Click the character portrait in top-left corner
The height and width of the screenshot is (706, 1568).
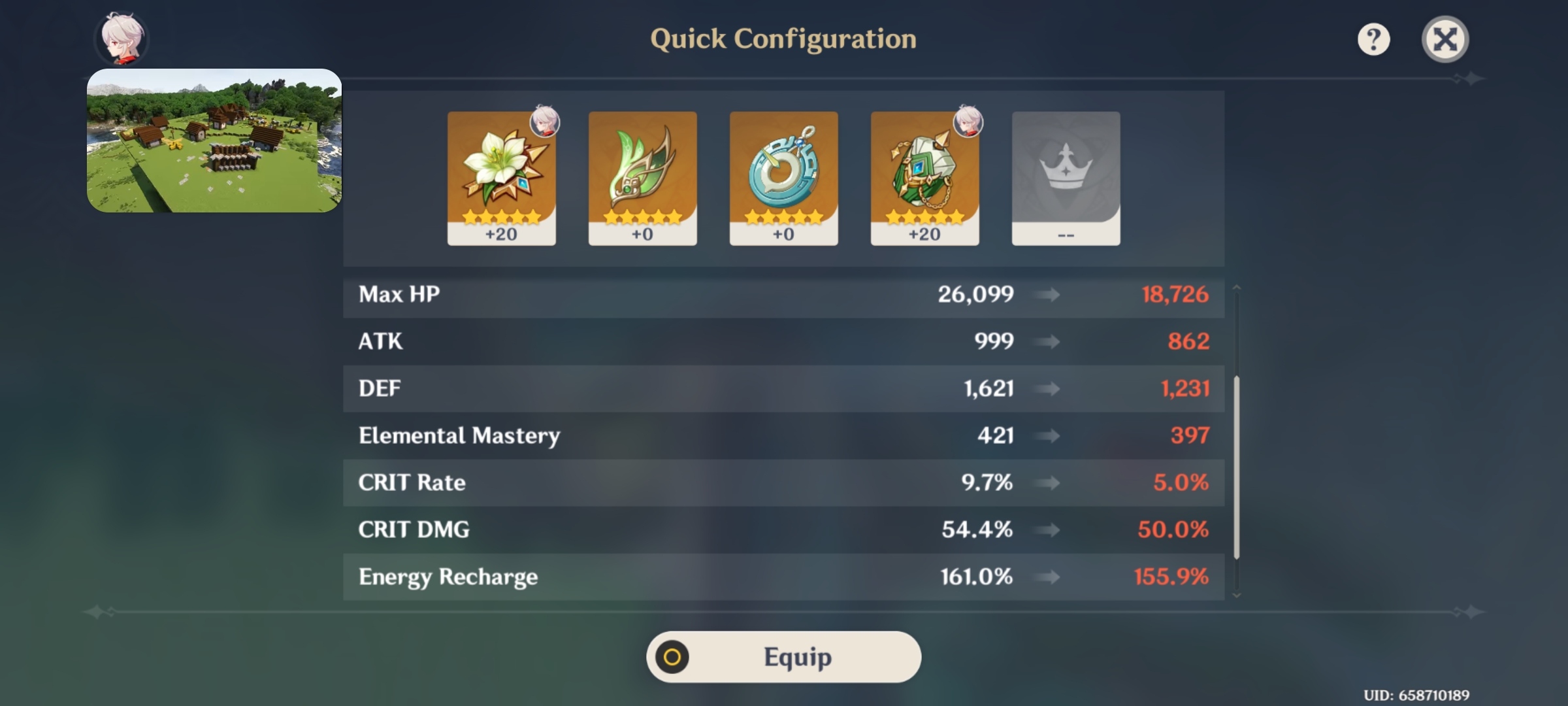122,38
